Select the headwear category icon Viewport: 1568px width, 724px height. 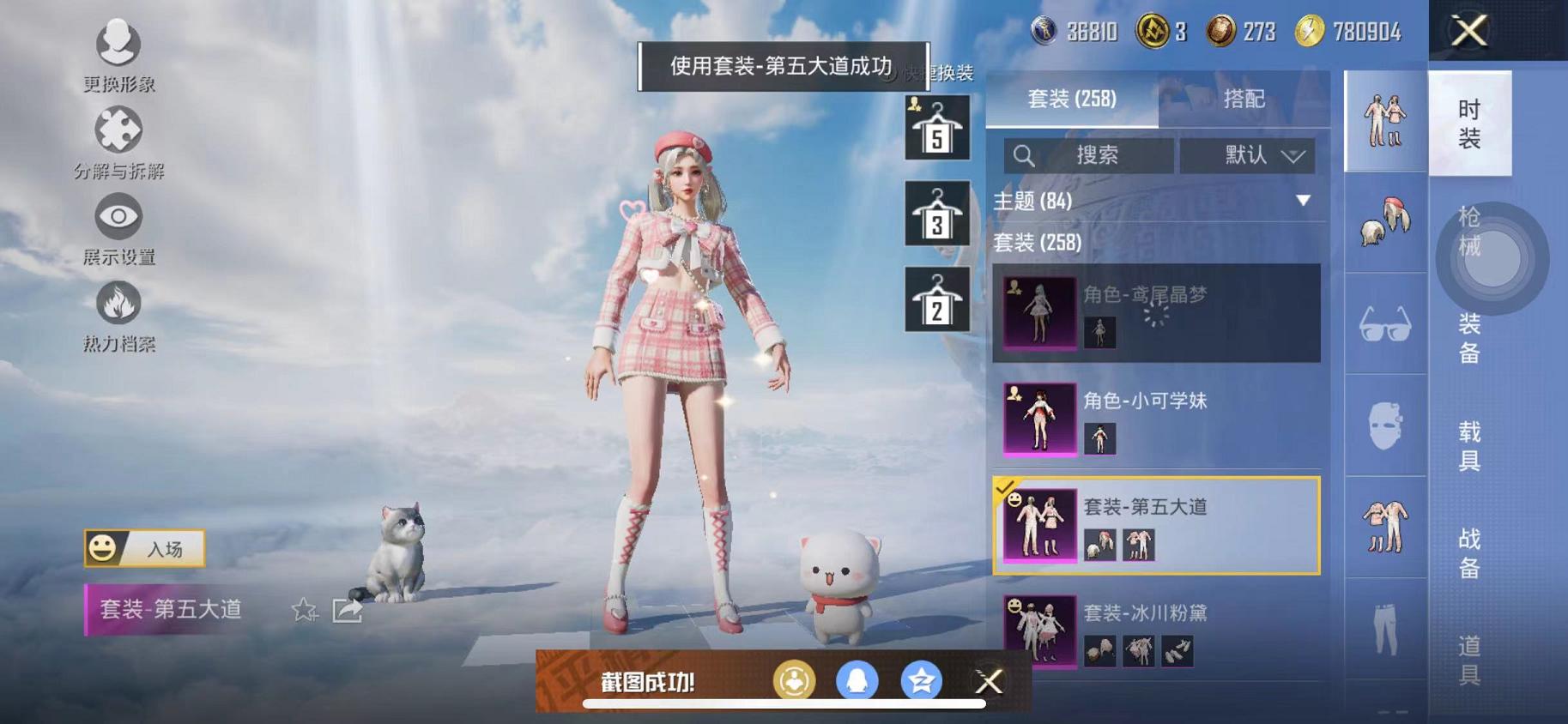click(1384, 221)
